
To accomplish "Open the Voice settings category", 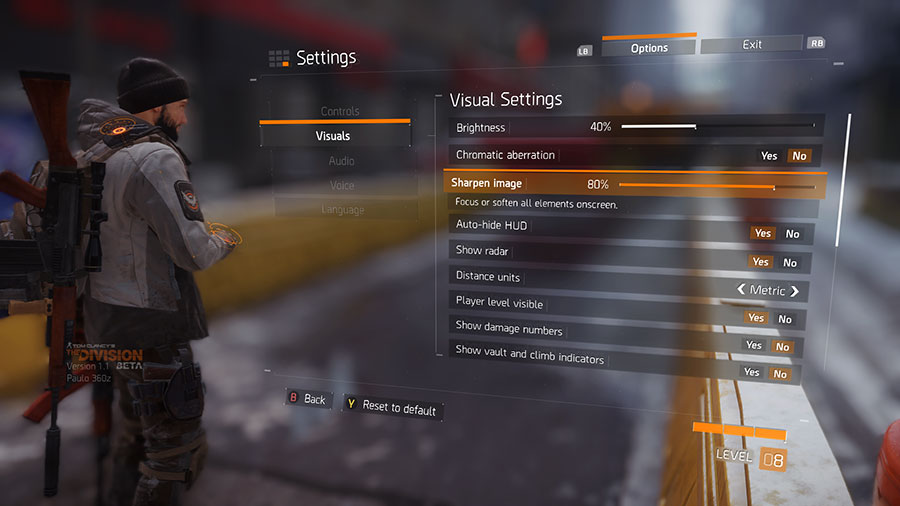I will [342, 185].
